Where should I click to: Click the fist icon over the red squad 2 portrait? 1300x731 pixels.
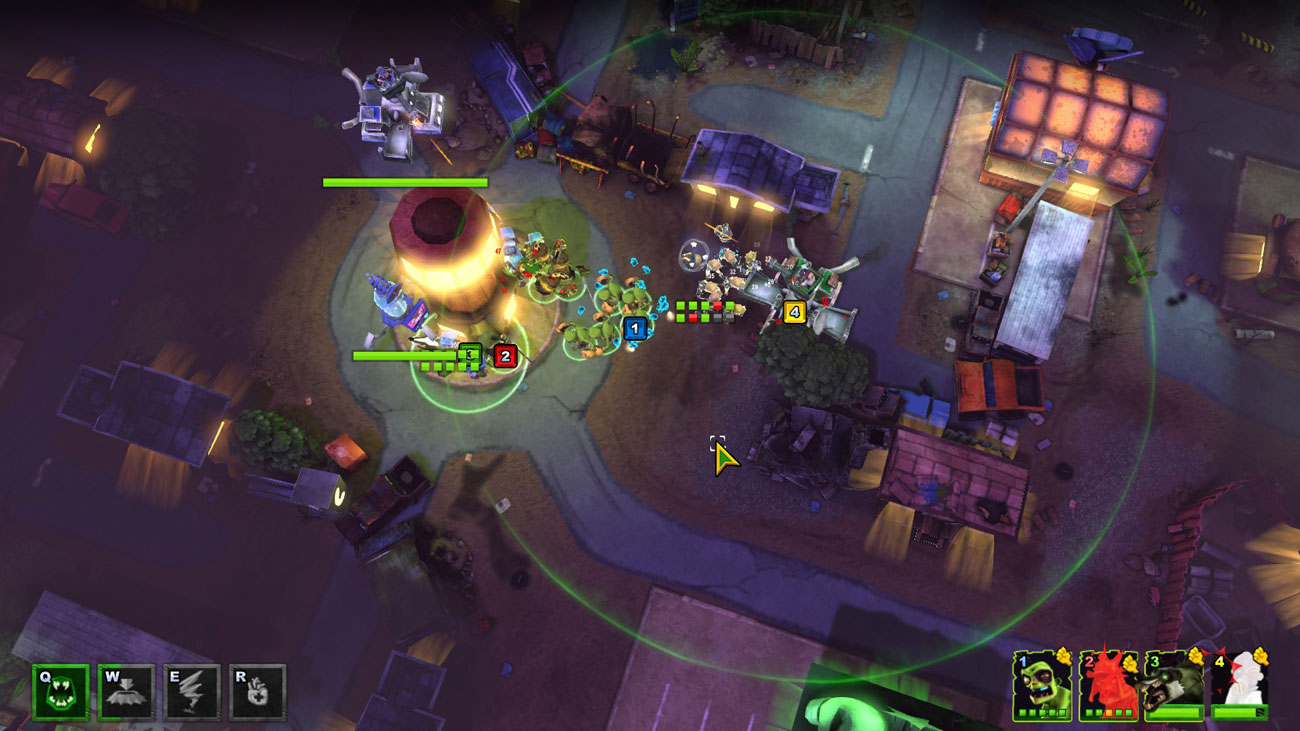click(1130, 665)
